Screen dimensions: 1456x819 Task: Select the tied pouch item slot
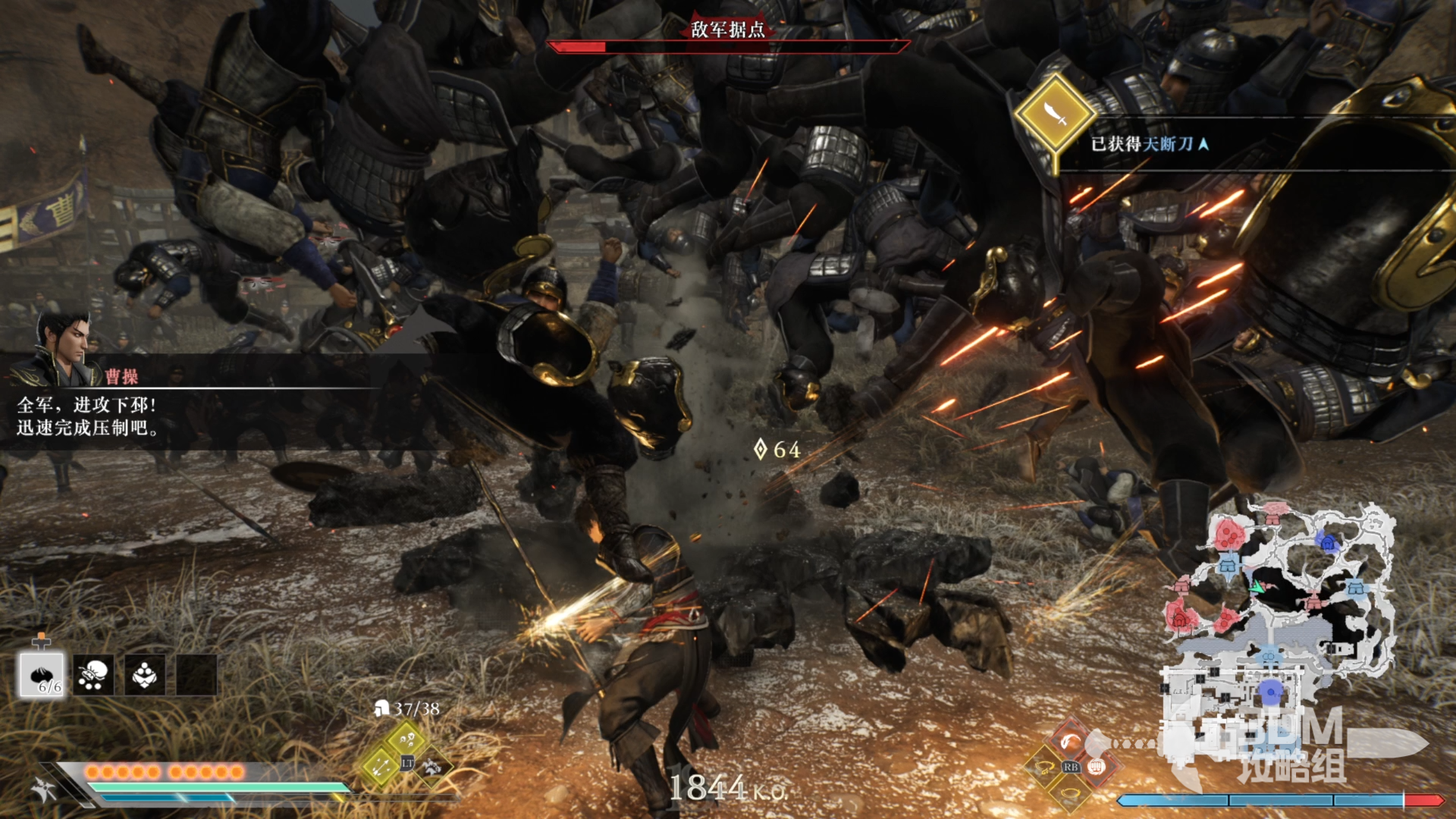pos(93,674)
